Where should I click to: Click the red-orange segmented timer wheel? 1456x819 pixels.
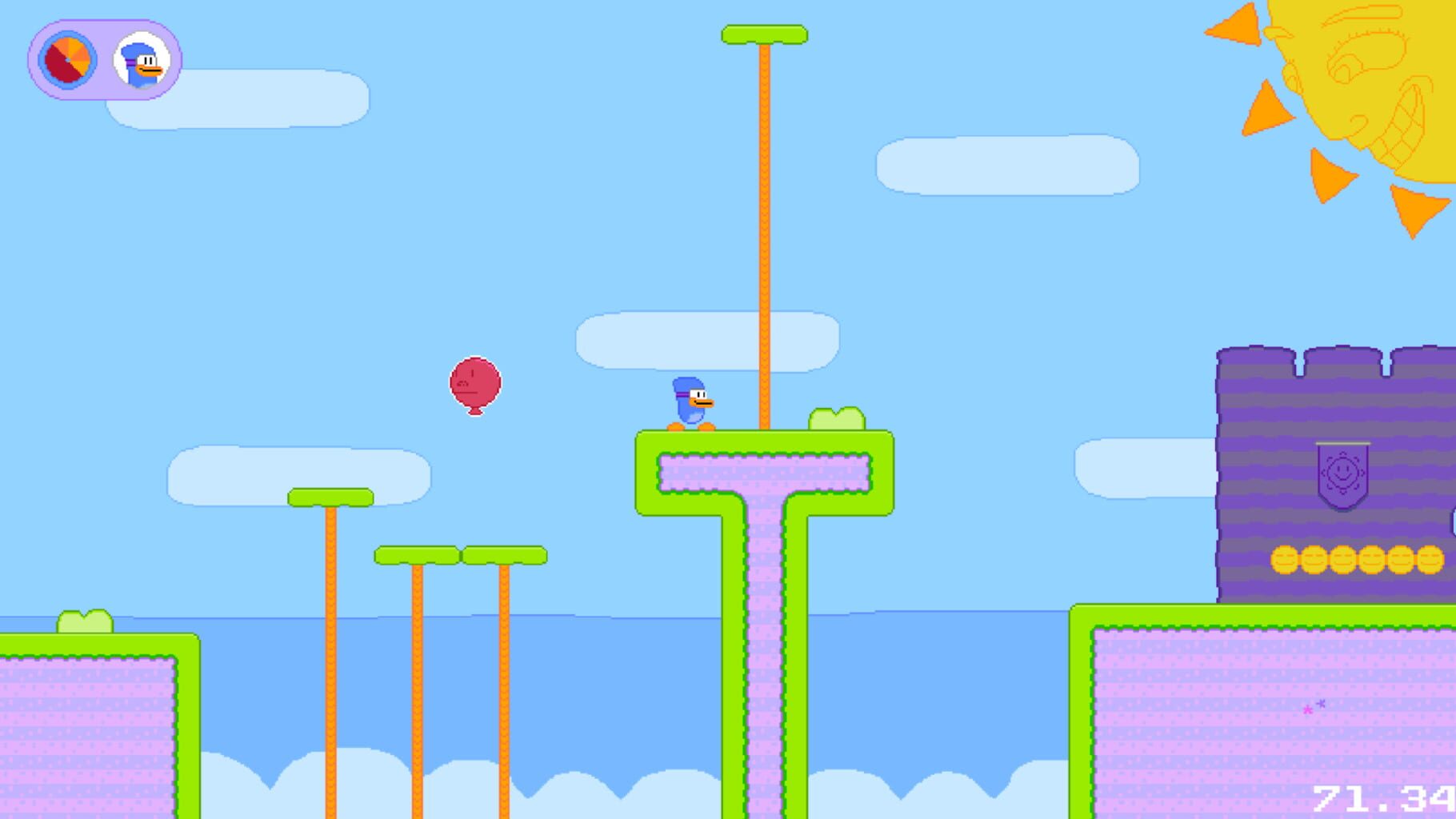pyautogui.click(x=68, y=60)
